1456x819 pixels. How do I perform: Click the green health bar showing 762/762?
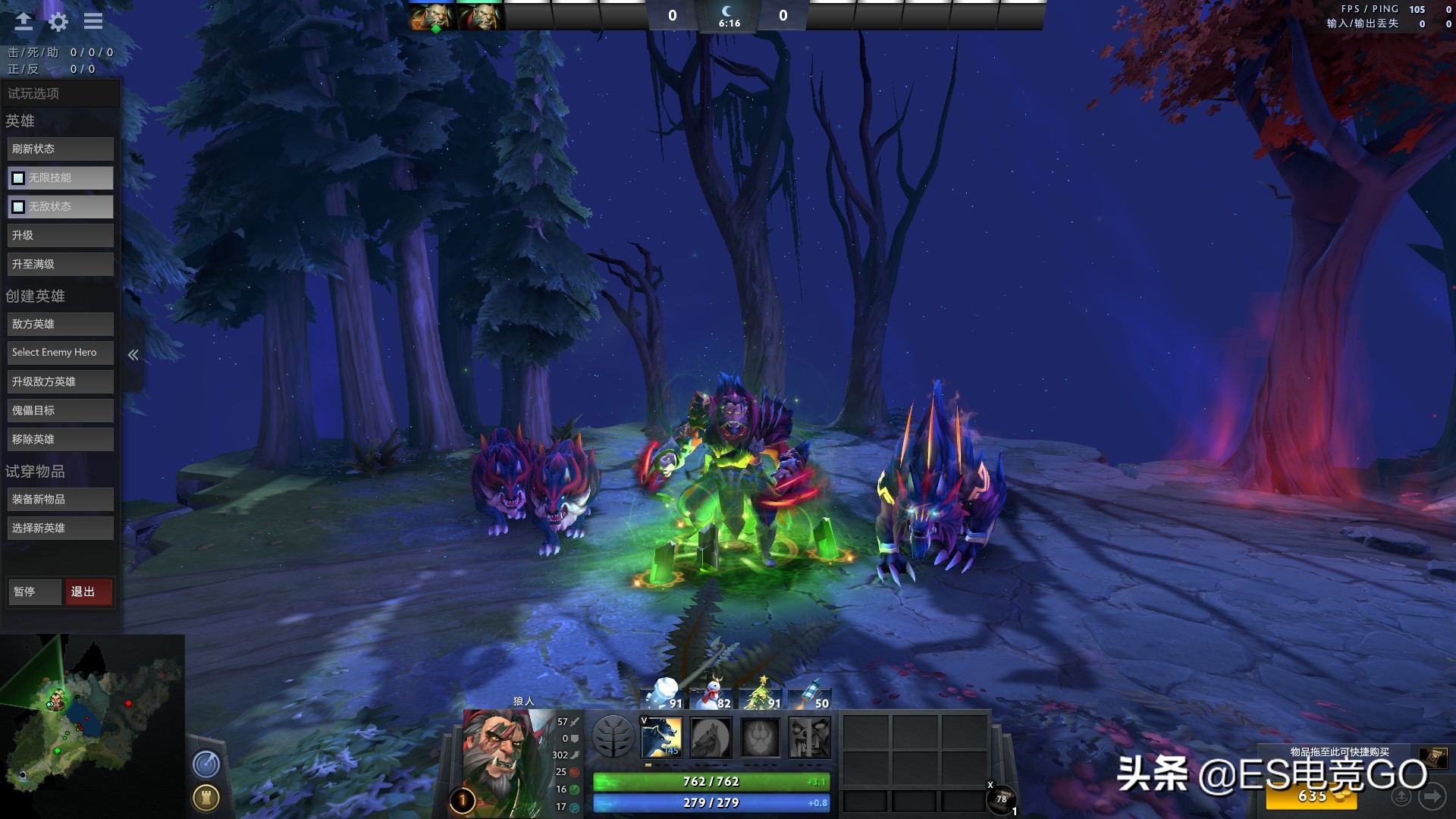coord(711,781)
